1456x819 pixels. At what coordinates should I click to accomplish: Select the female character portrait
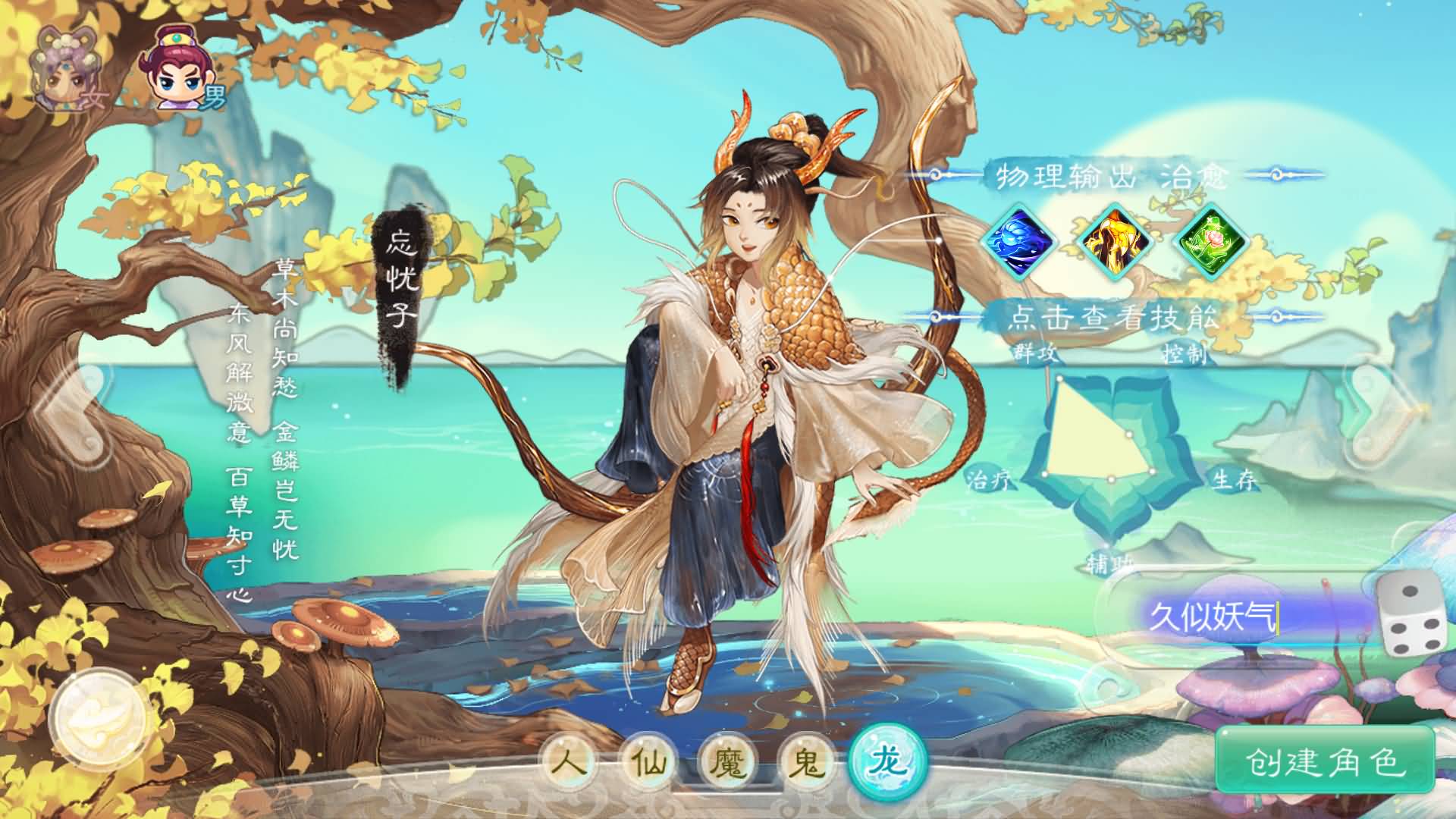point(64,68)
